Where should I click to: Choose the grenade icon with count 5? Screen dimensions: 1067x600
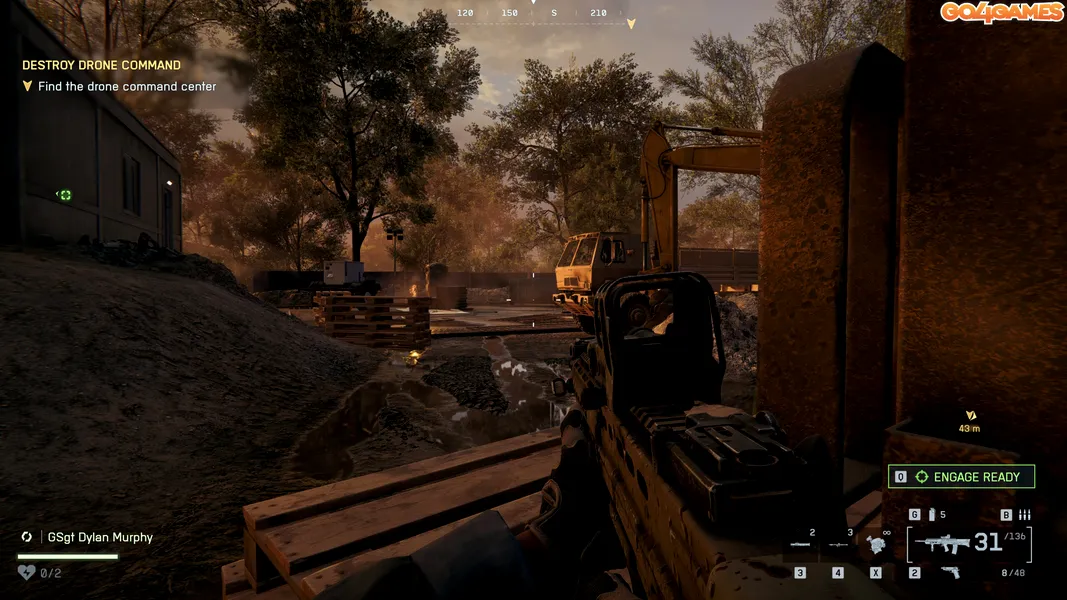point(933,515)
